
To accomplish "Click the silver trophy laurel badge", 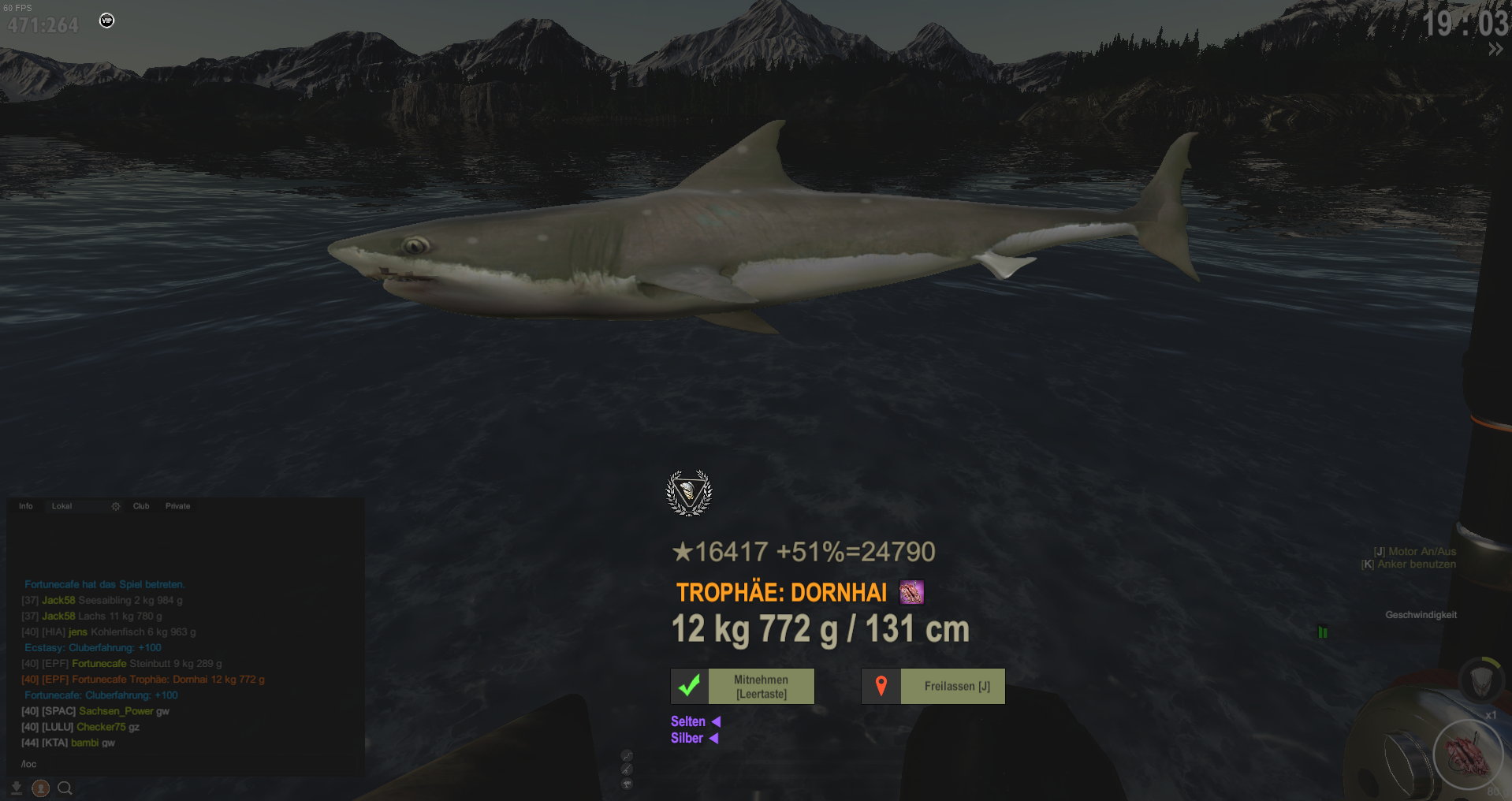I will (689, 493).
